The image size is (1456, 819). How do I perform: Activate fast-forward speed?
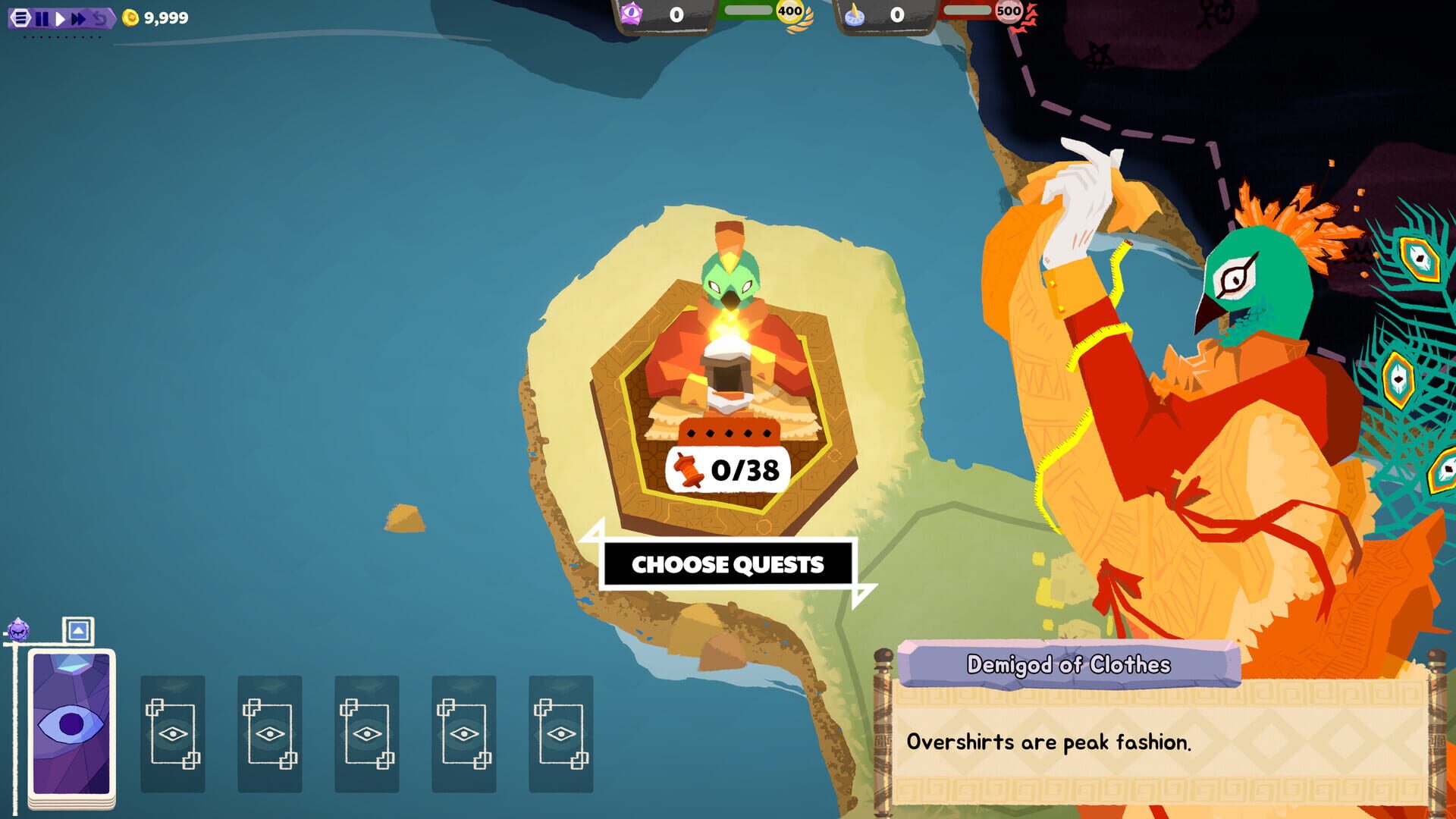[79, 17]
